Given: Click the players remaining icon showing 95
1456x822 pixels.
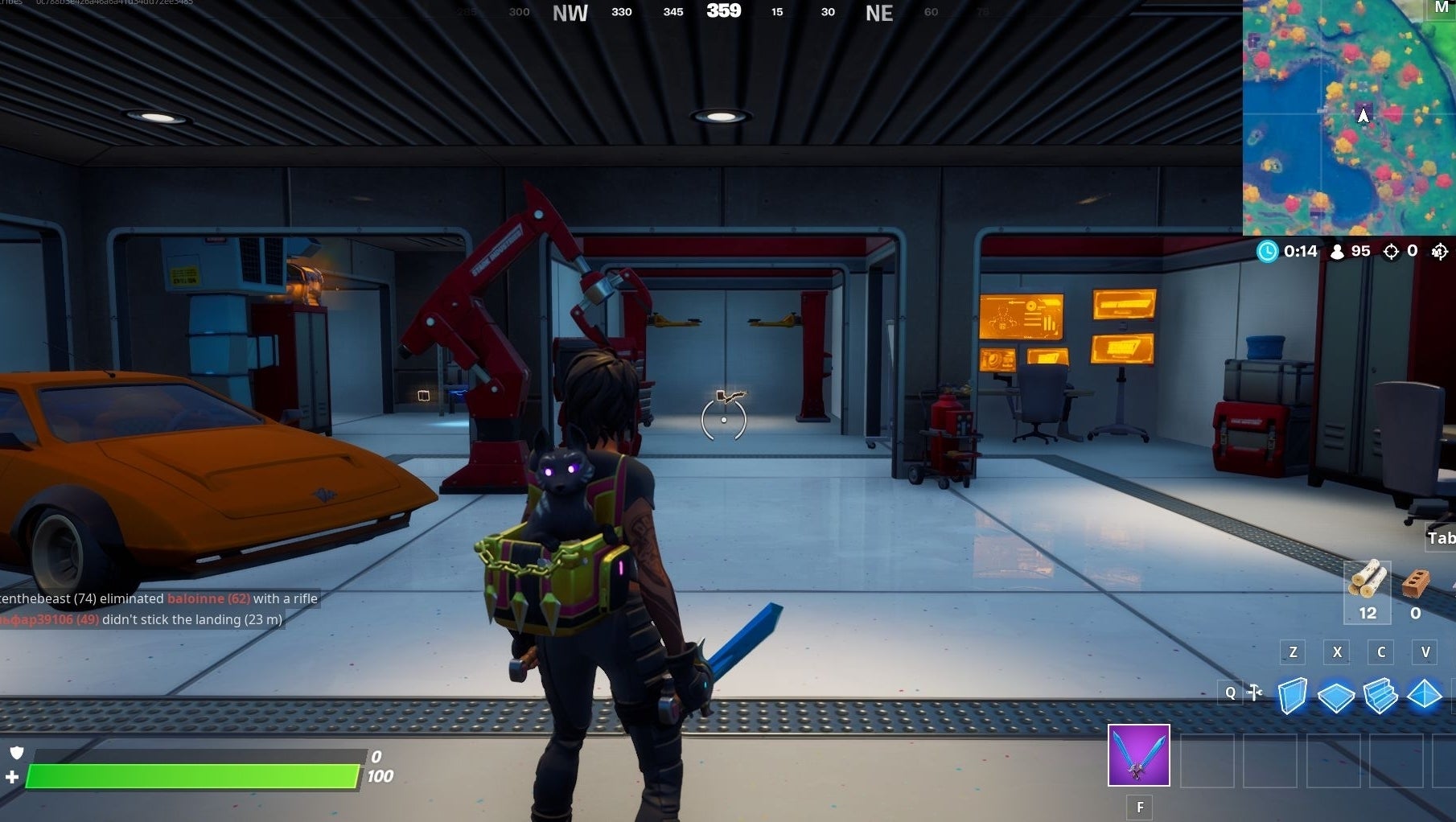Looking at the screenshot, I should [1338, 251].
